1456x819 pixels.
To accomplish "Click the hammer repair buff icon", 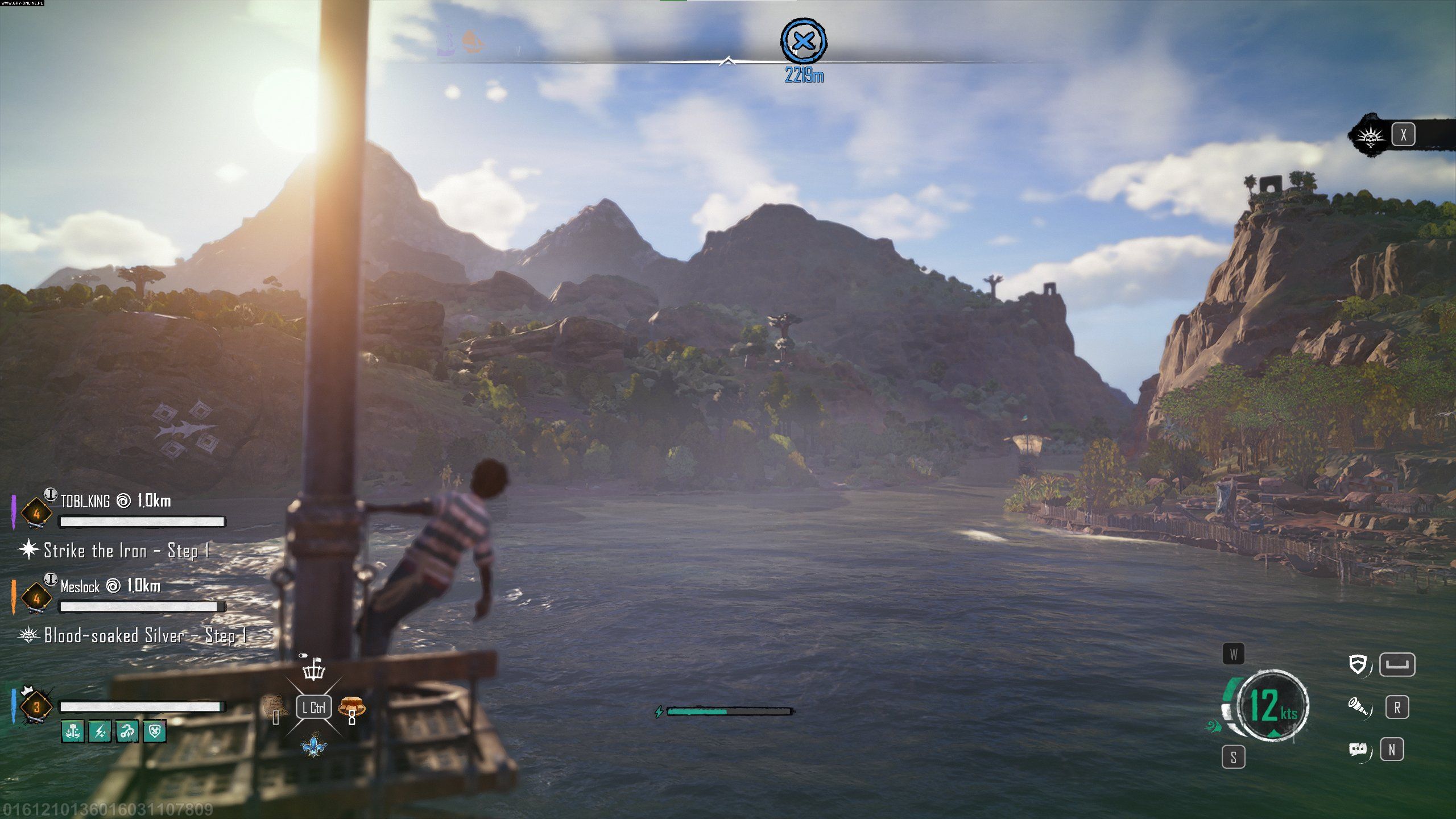I will pos(72,731).
